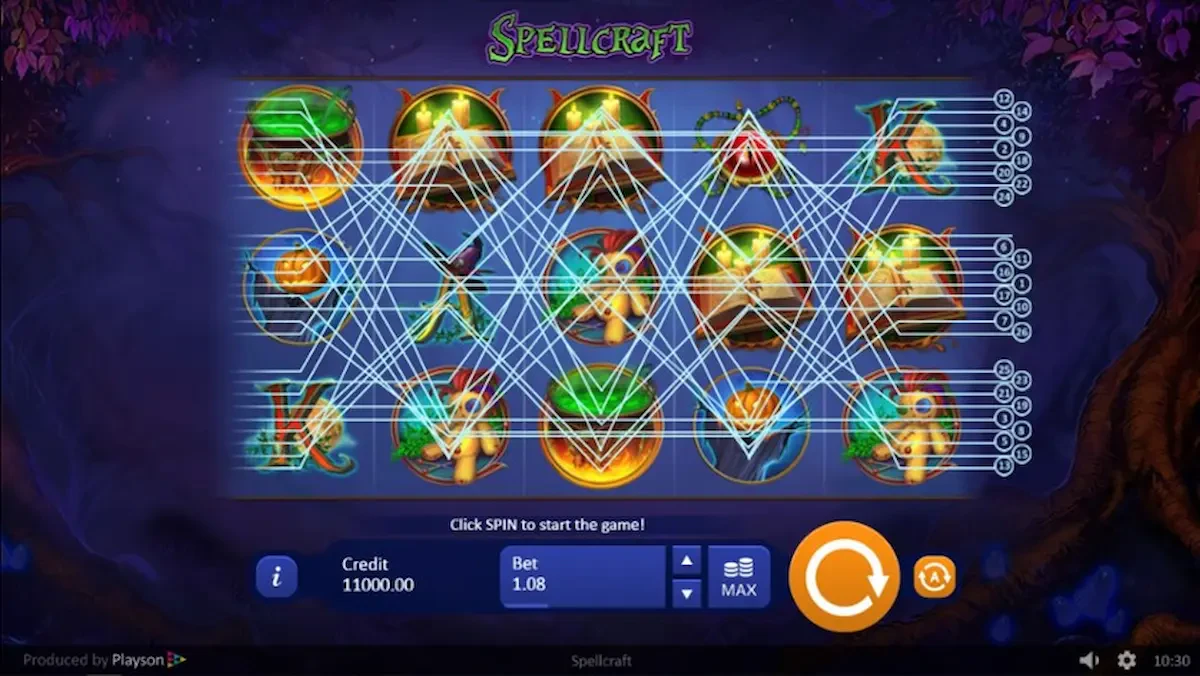Select payline number 12 marker

coord(1004,98)
